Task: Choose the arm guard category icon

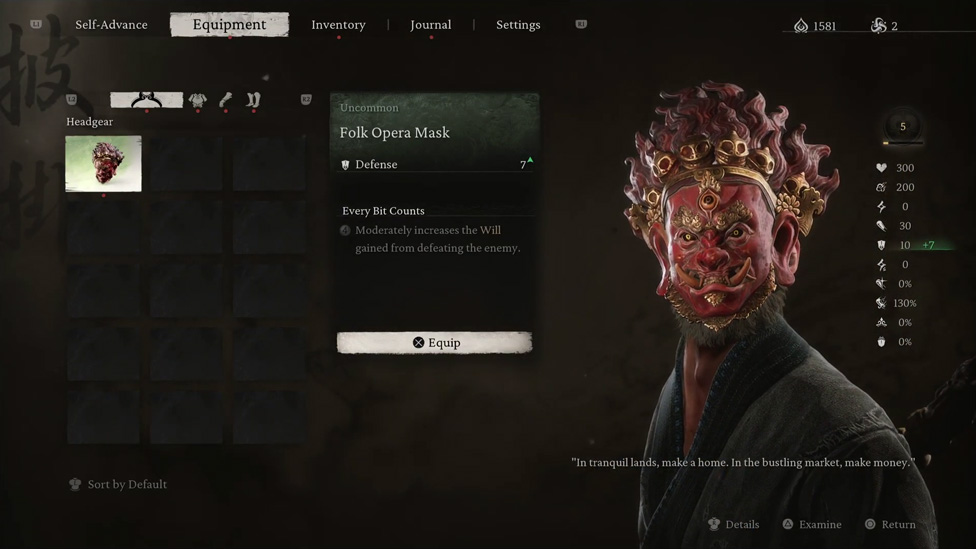Action: click(226, 100)
